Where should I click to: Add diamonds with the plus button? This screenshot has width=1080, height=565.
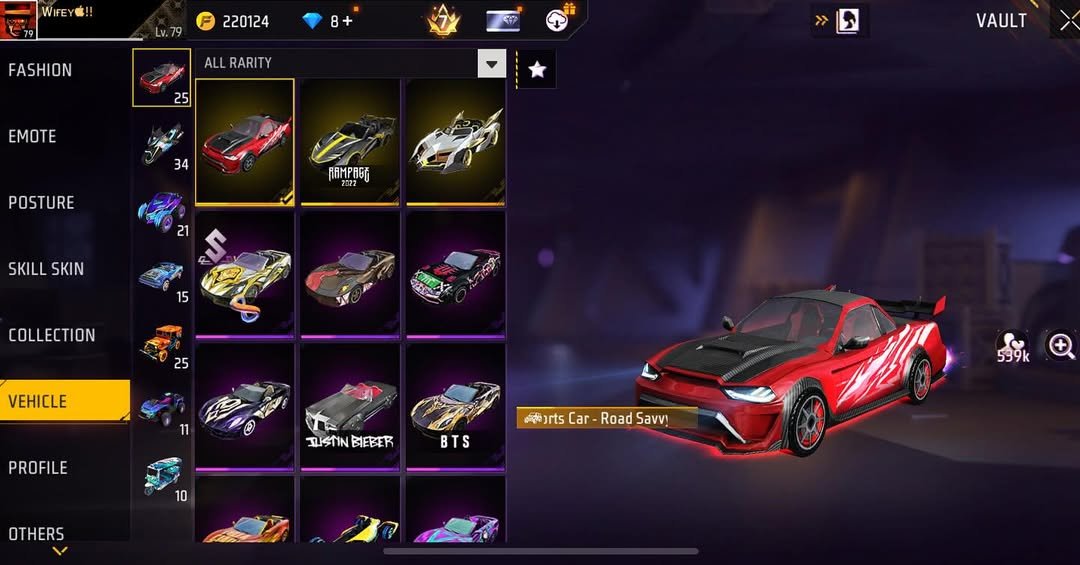pyautogui.click(x=347, y=21)
